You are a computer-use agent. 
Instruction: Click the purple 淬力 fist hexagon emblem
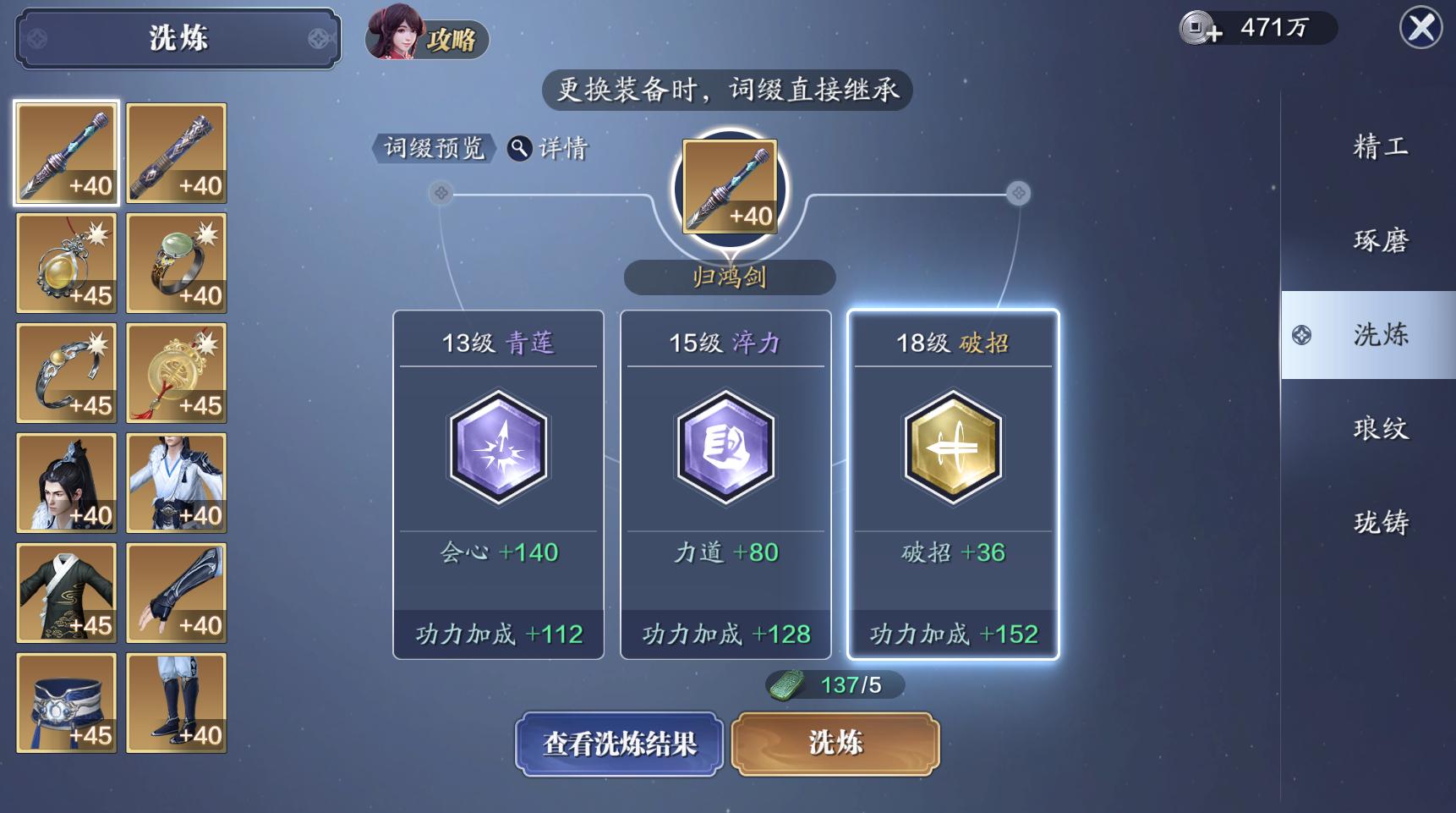tap(725, 449)
